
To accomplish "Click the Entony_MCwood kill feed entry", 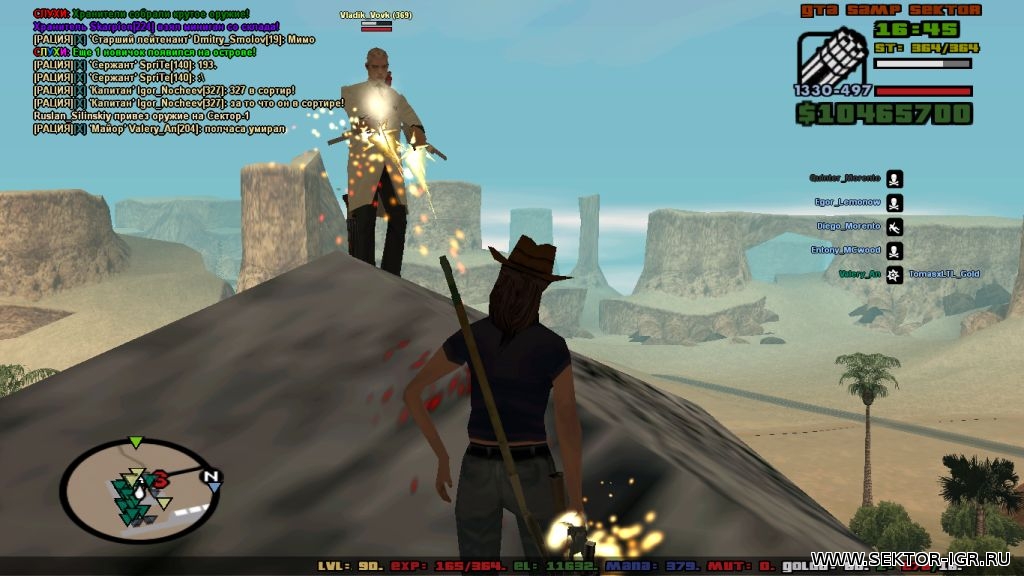I will coord(846,250).
